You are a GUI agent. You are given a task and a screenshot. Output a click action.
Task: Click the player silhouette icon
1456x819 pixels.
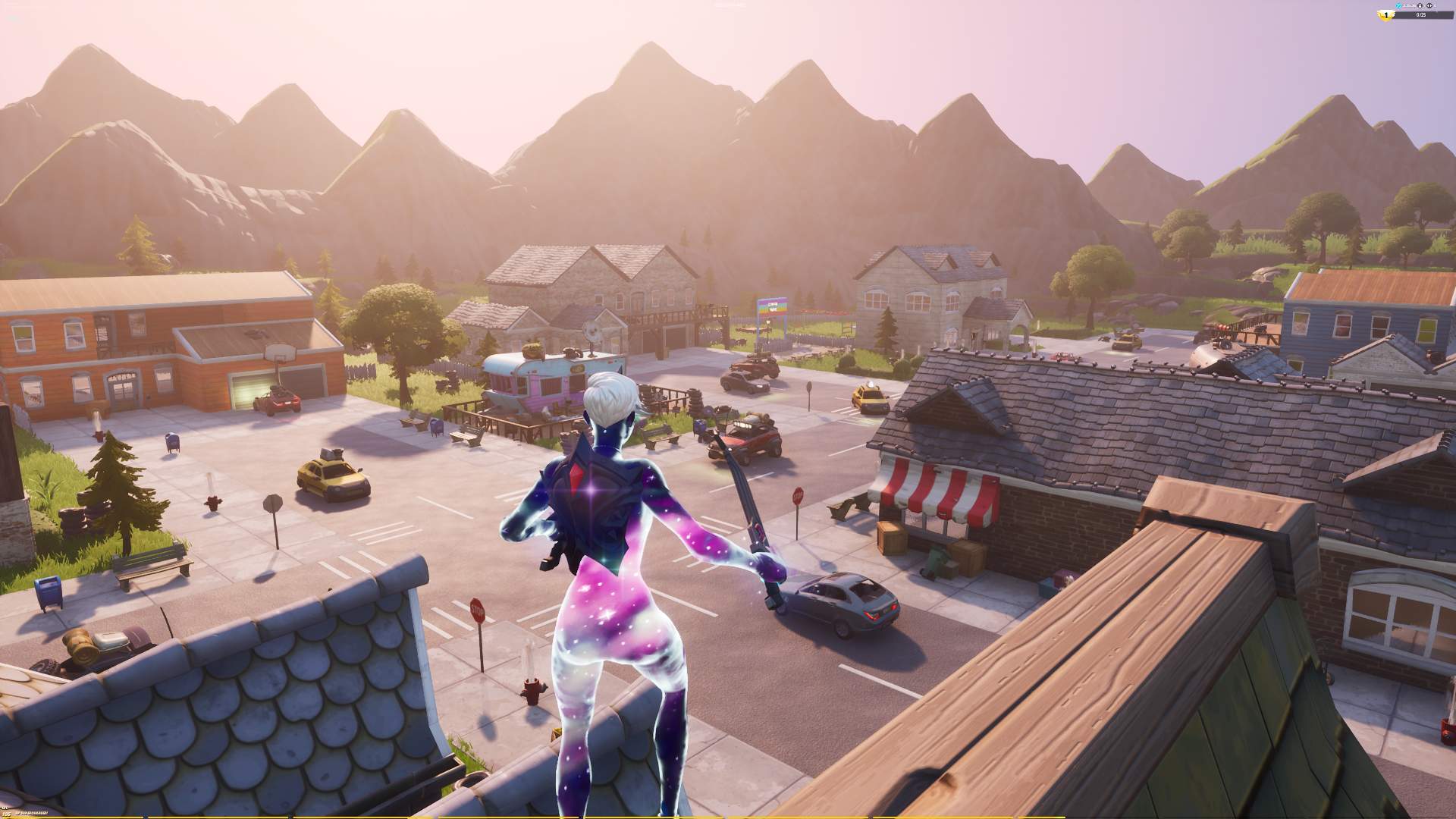click(x=1420, y=5)
